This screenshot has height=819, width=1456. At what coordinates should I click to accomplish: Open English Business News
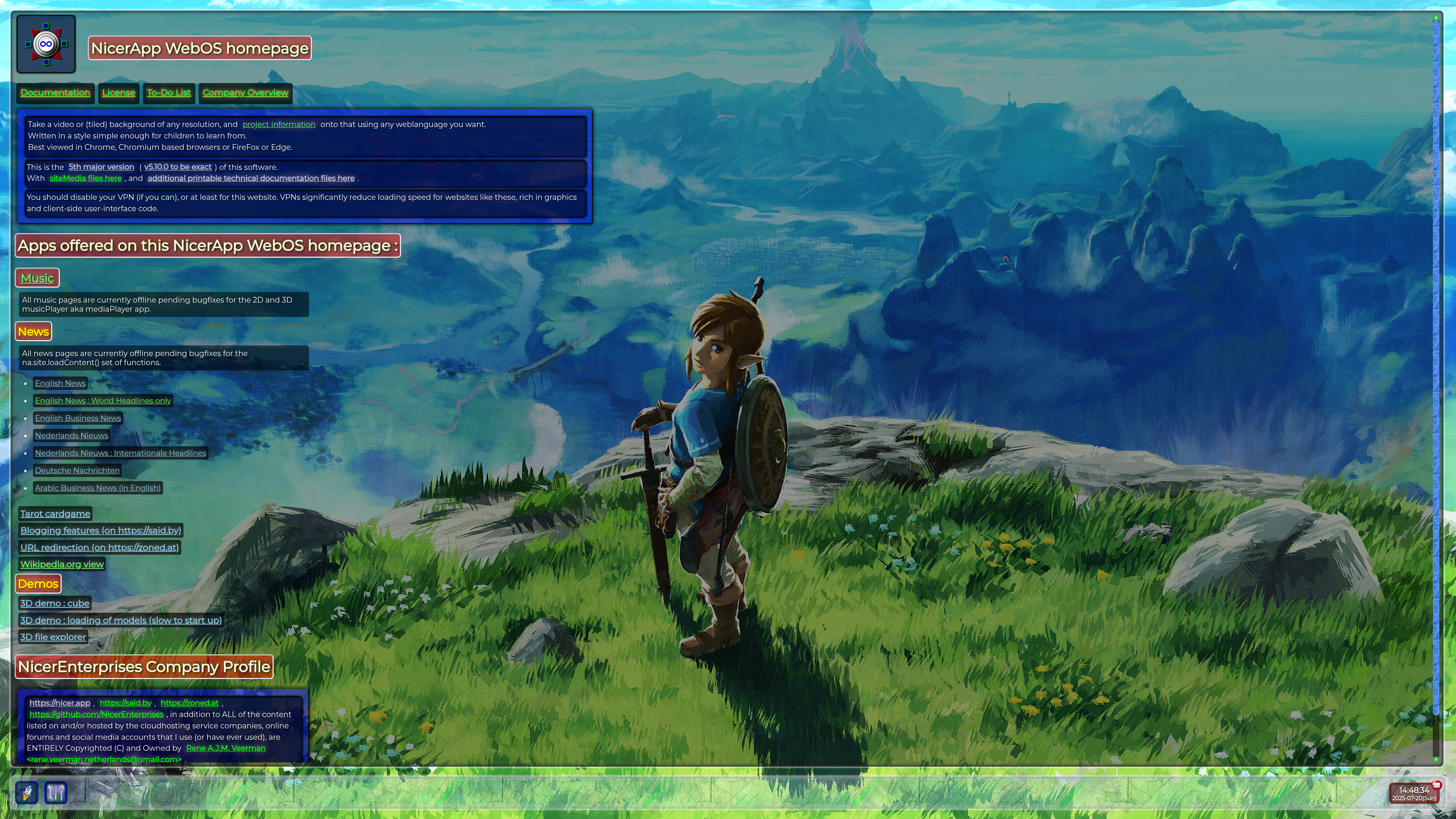coord(78,418)
